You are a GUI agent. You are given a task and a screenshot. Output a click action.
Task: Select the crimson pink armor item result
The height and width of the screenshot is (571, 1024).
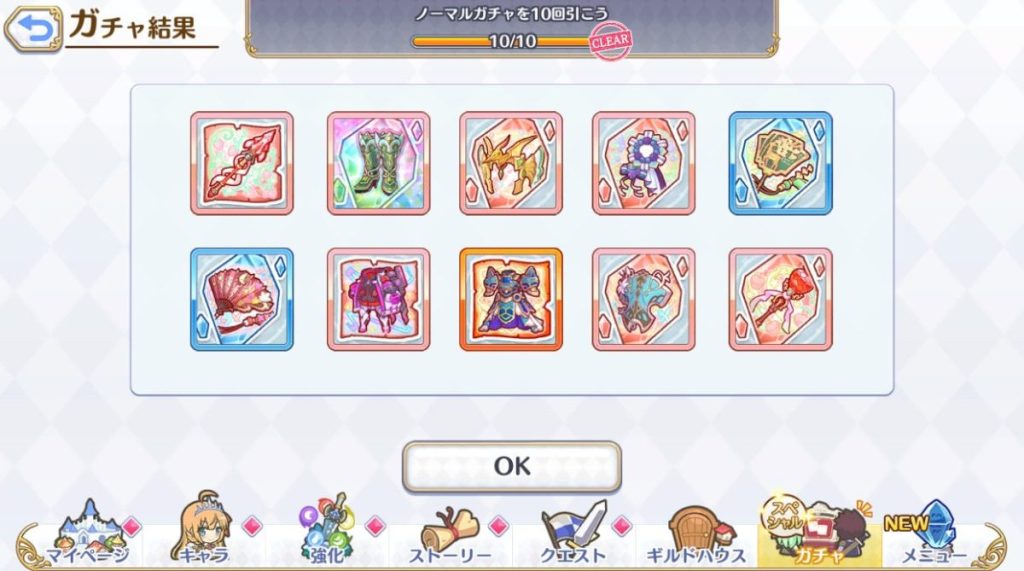[378, 299]
